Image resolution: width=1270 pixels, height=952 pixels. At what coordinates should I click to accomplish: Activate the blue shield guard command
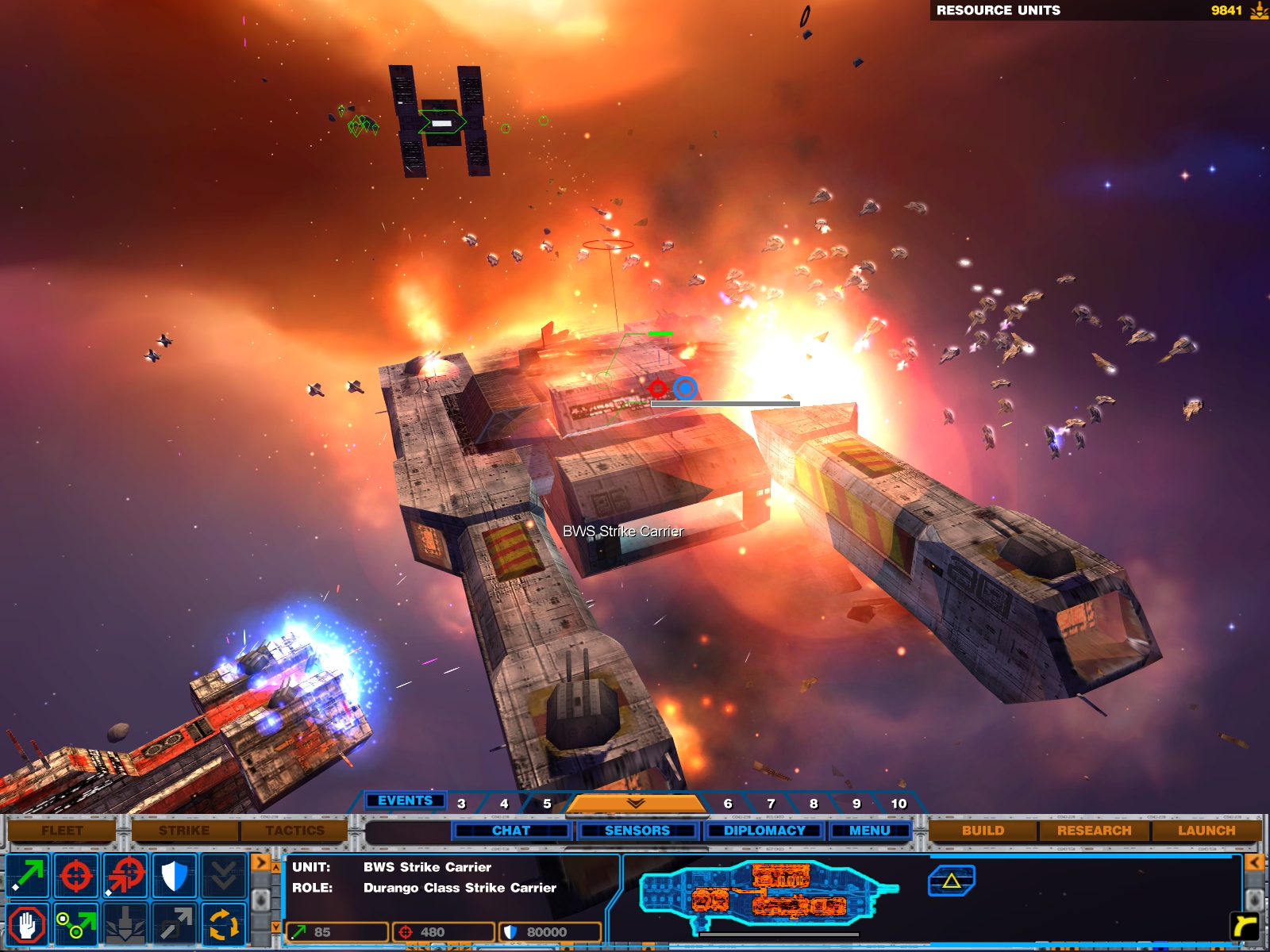pyautogui.click(x=174, y=876)
